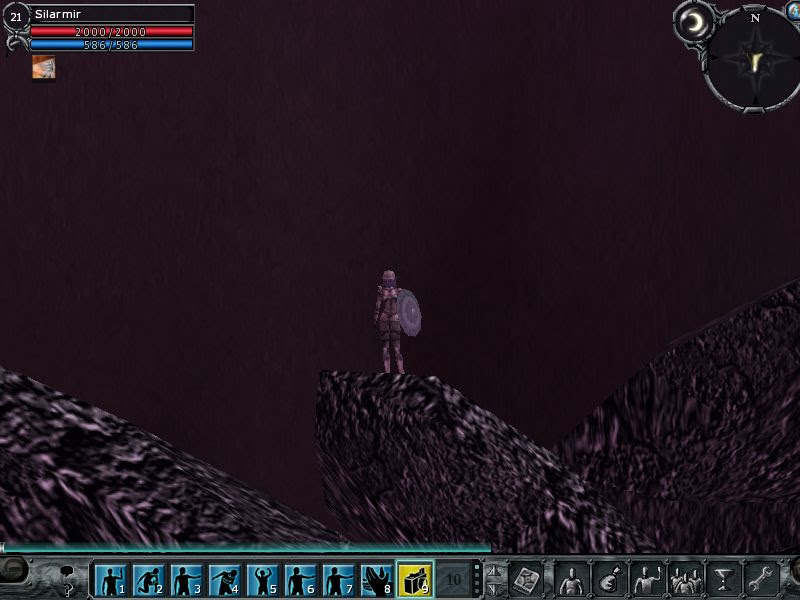The height and width of the screenshot is (600, 800).
Task: Click the question mark help button
Action: point(68,589)
